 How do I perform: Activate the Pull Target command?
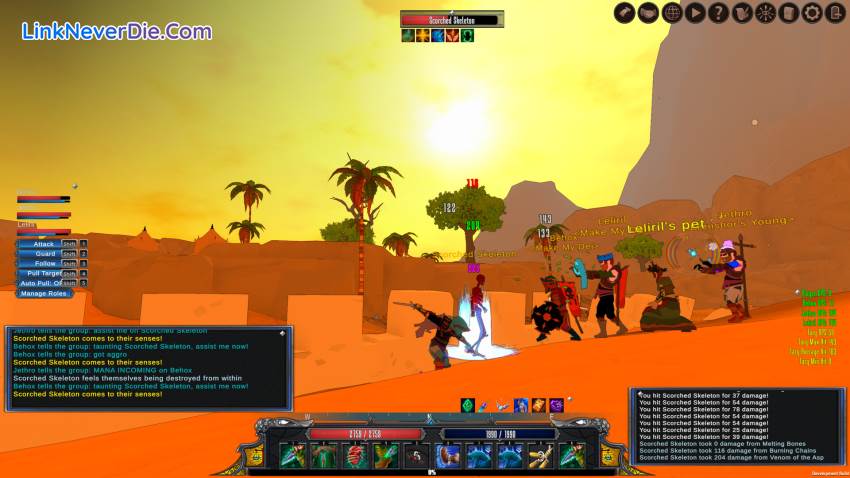click(44, 273)
